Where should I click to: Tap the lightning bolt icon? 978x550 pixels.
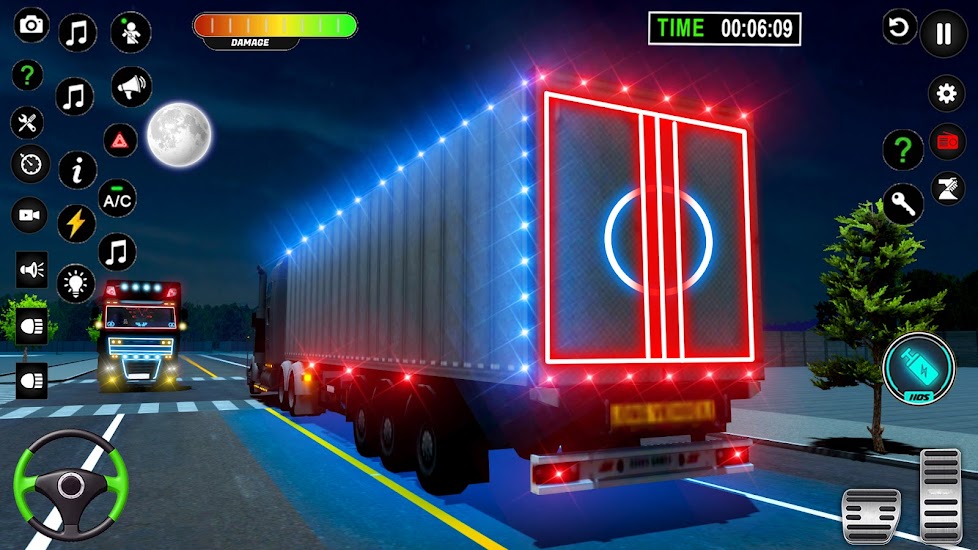(x=77, y=223)
